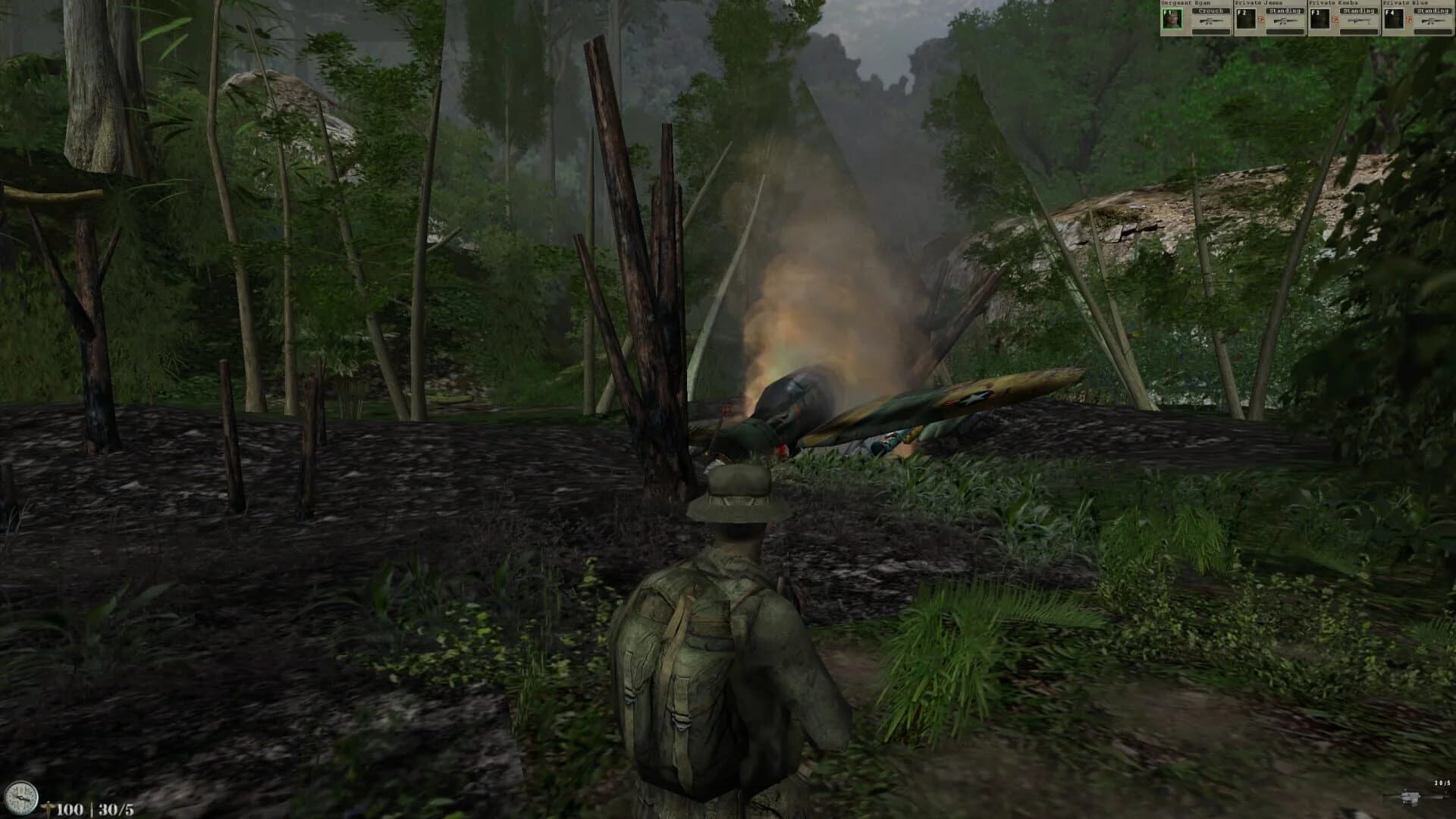The width and height of the screenshot is (1456, 819).
Task: Click the compass clock at bottom left
Action: pyautogui.click(x=22, y=798)
